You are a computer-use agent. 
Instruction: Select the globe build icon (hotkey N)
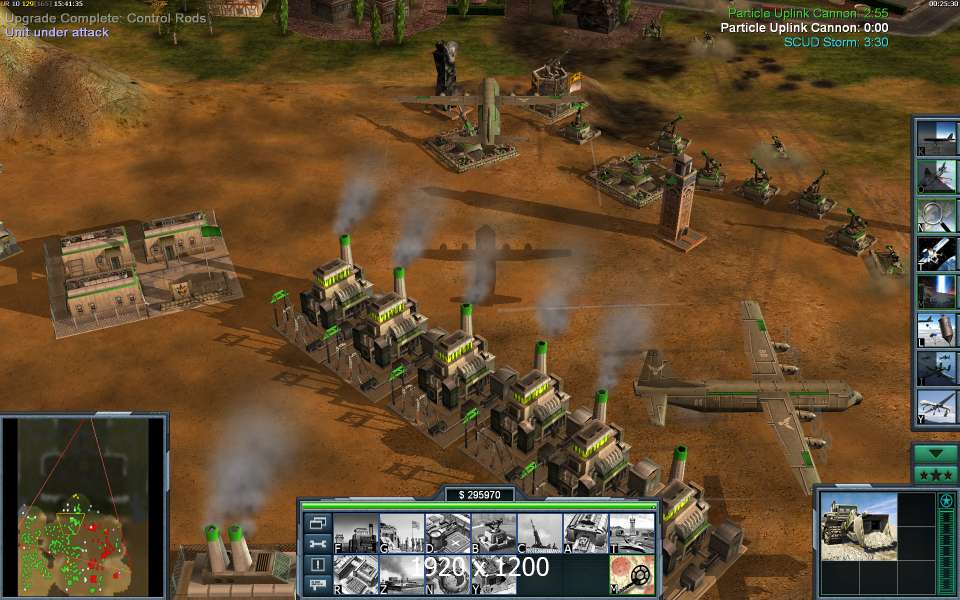point(447,575)
